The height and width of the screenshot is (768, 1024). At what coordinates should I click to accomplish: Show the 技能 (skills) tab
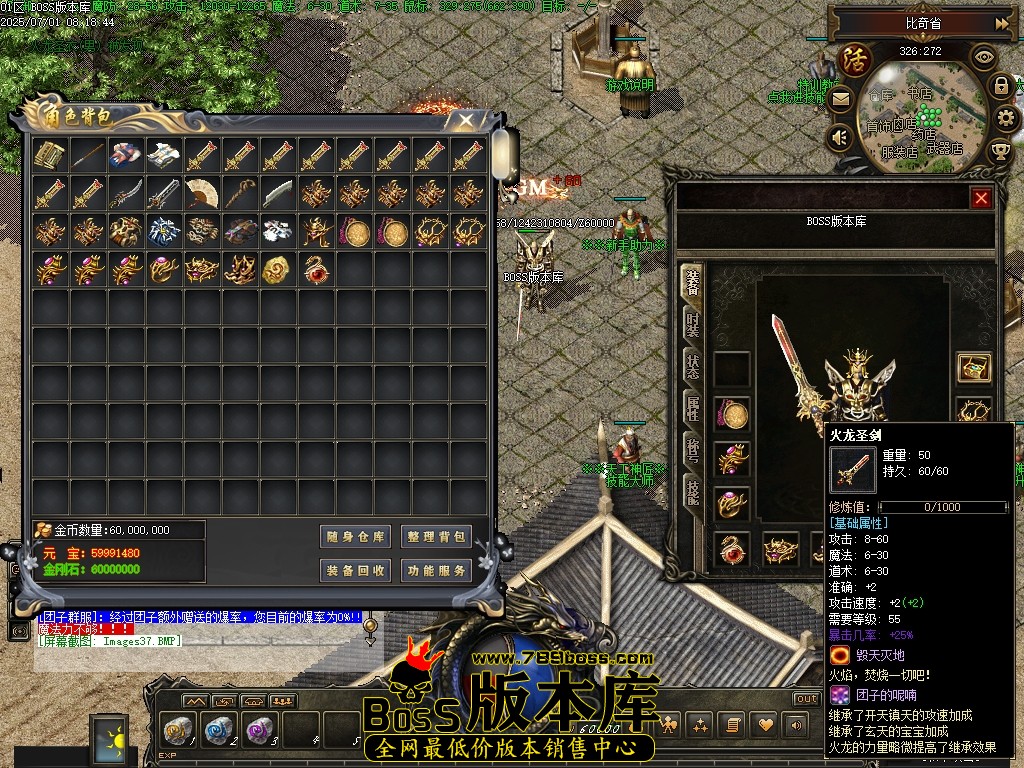point(692,490)
